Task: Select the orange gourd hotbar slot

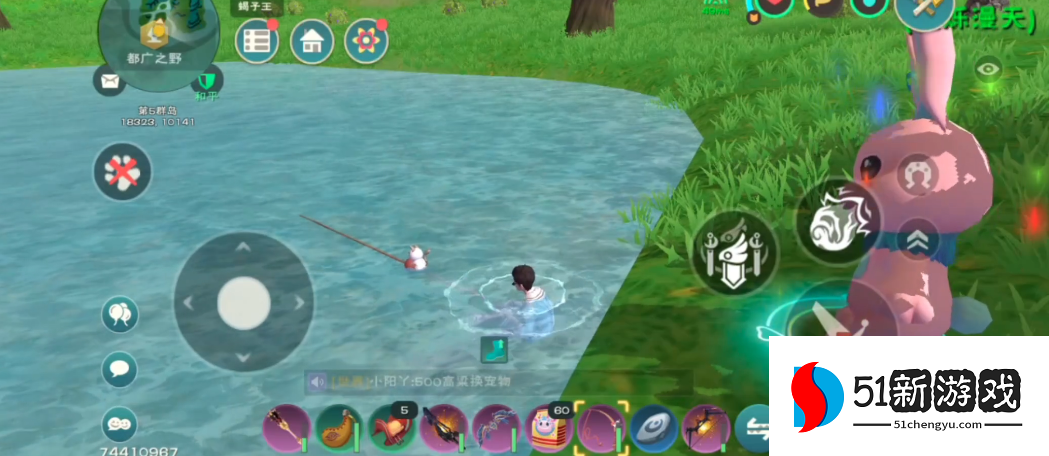Action: click(x=339, y=430)
